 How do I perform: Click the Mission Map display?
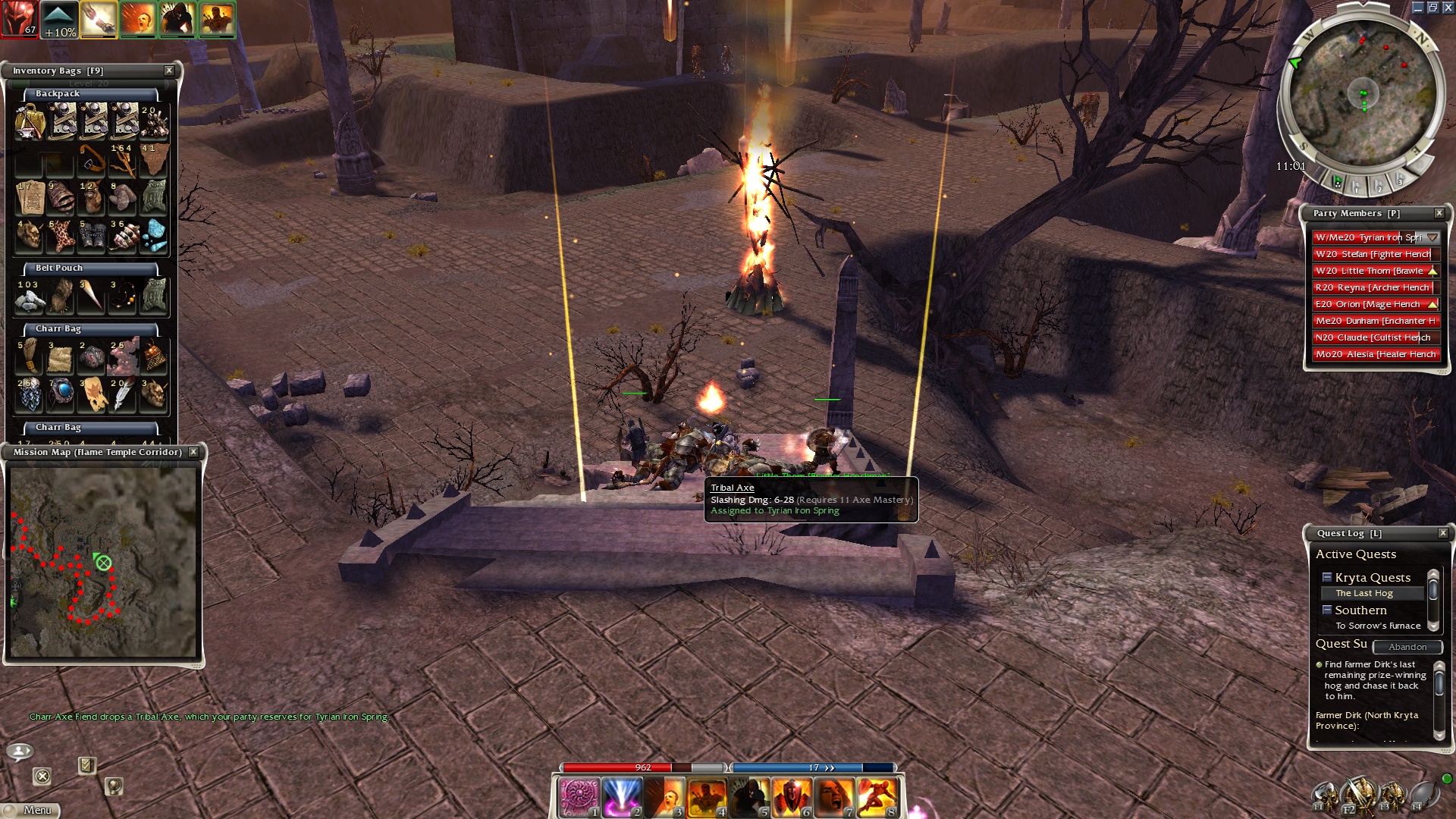tap(103, 561)
